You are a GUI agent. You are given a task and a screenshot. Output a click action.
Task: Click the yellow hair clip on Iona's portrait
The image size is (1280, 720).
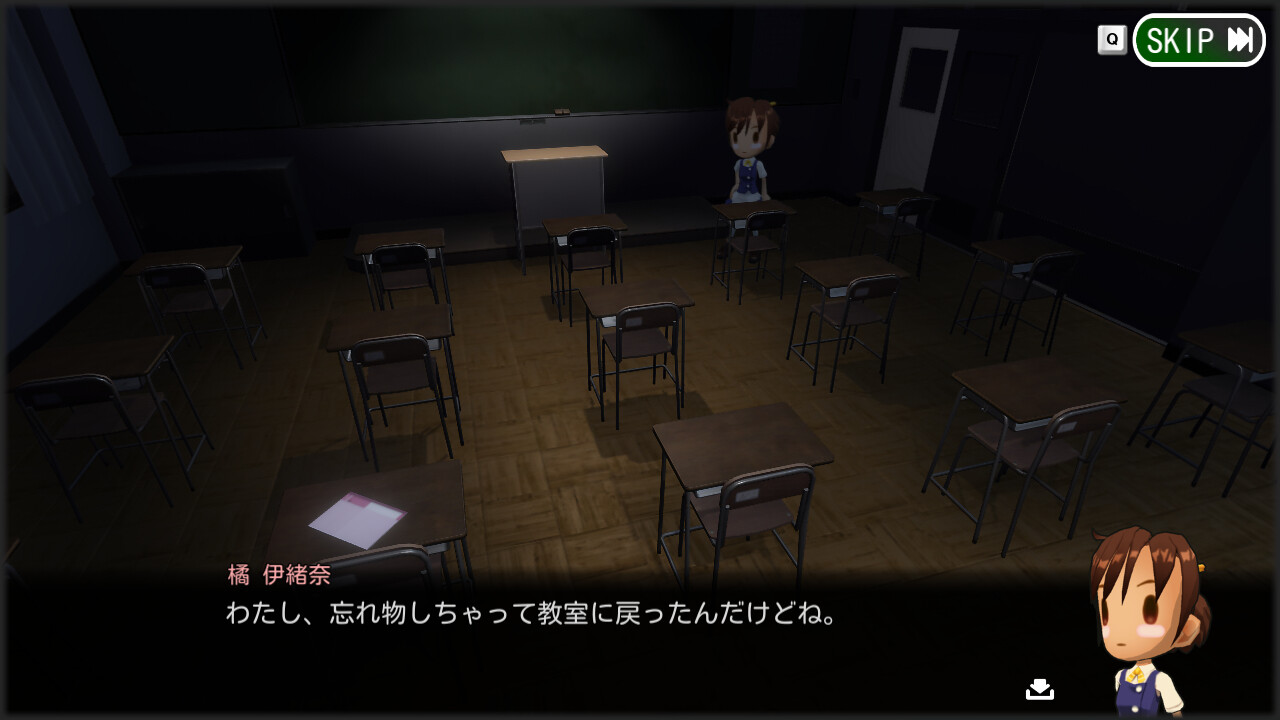coord(1201,568)
